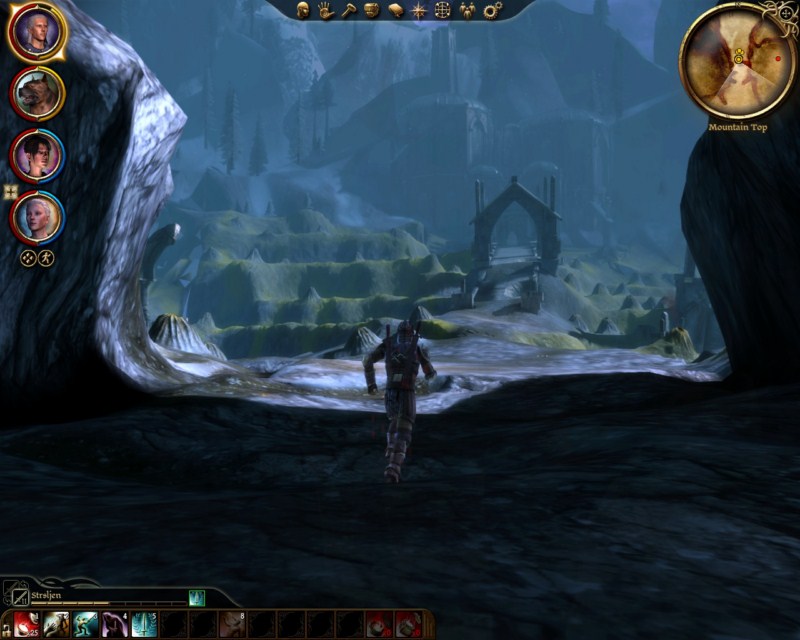Viewport: 800px width, 640px height.
Task: Open the party selection three-figures icon
Action: (467, 10)
